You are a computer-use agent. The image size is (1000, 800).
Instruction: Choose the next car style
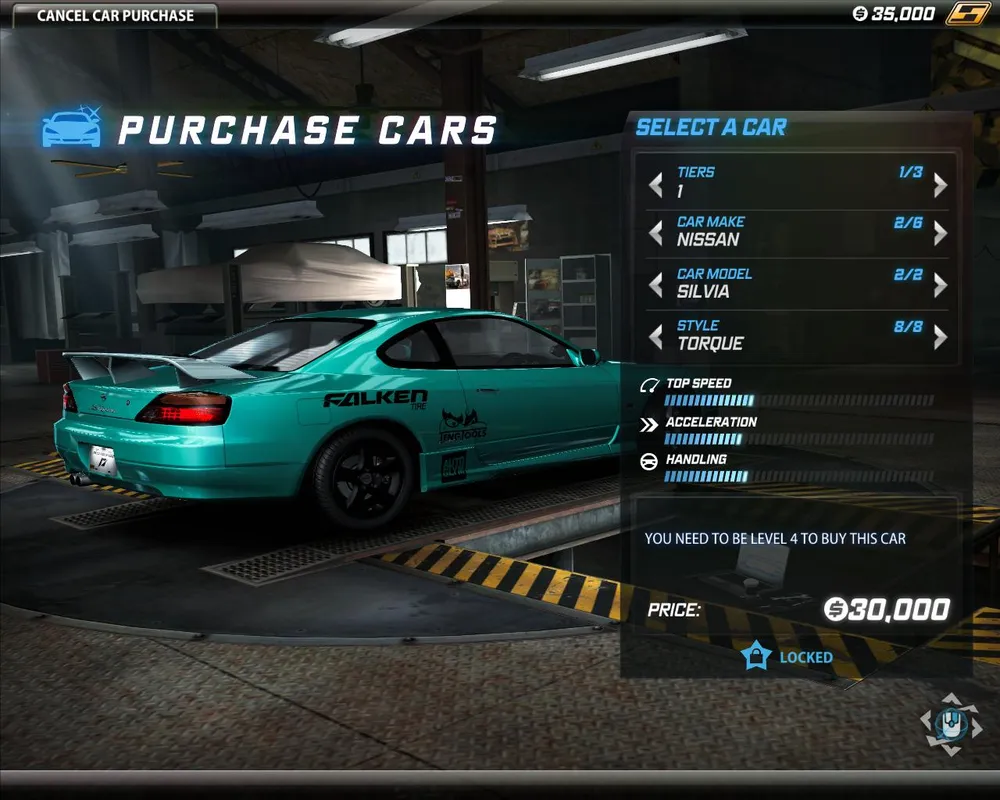click(940, 337)
